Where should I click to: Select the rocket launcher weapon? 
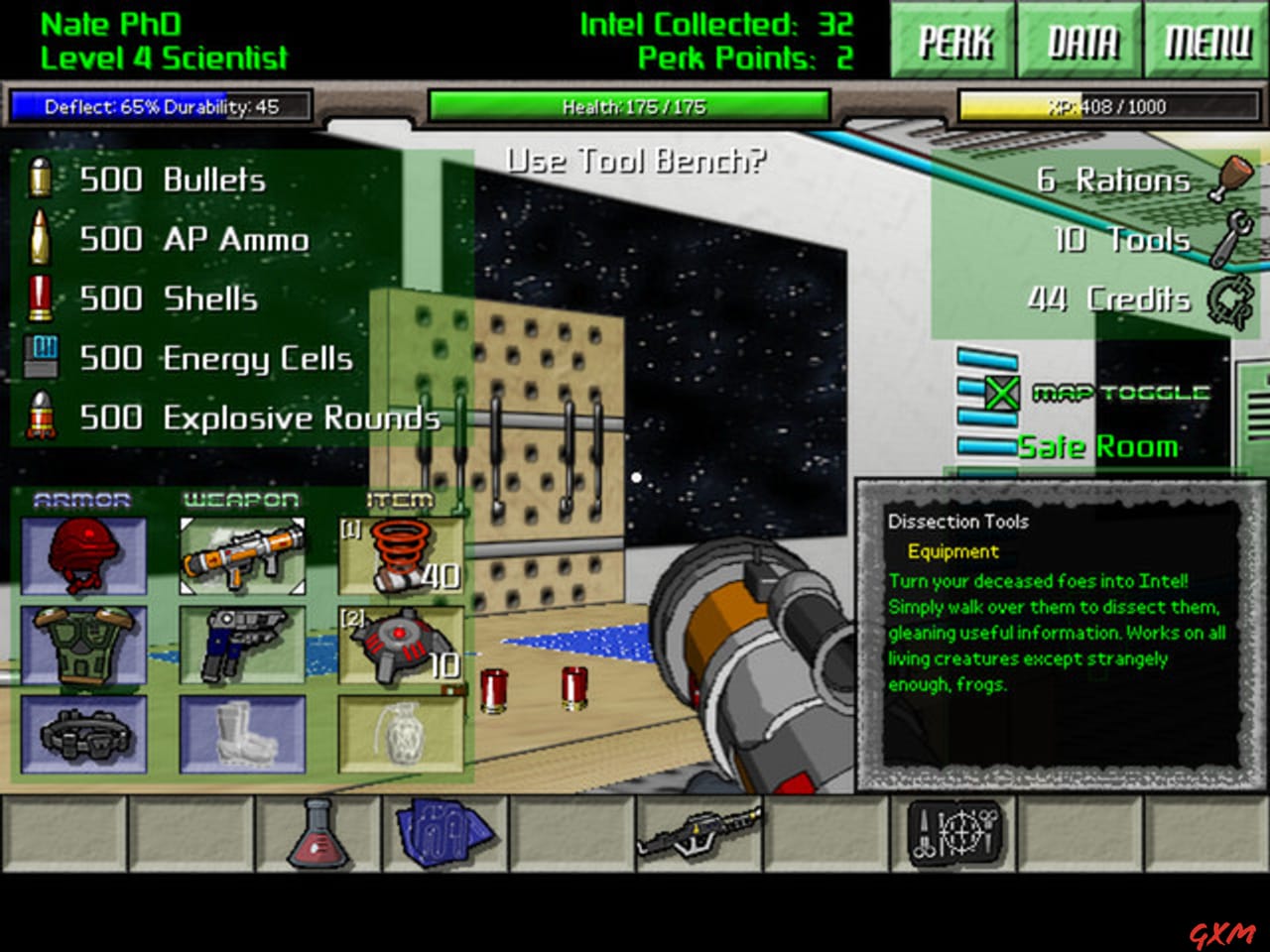point(242,555)
